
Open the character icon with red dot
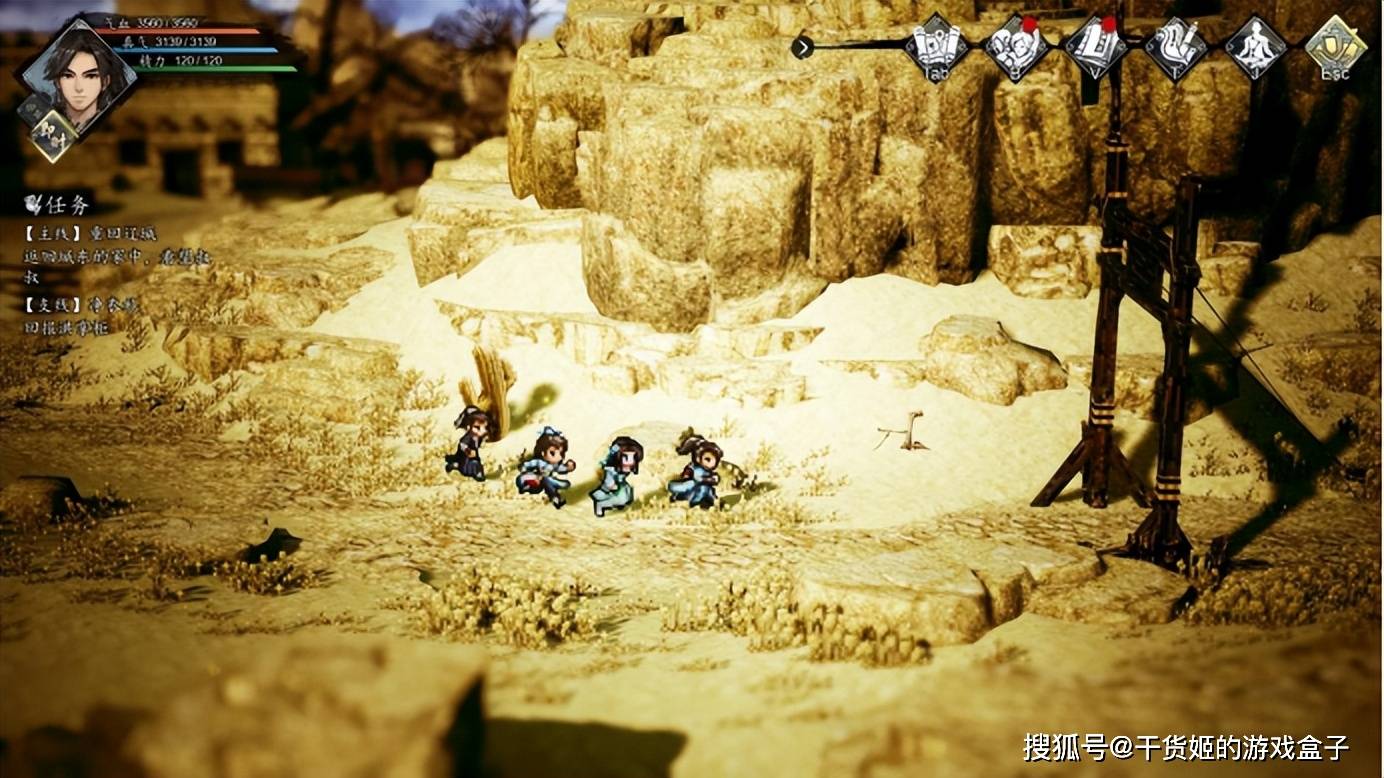click(x=1016, y=46)
